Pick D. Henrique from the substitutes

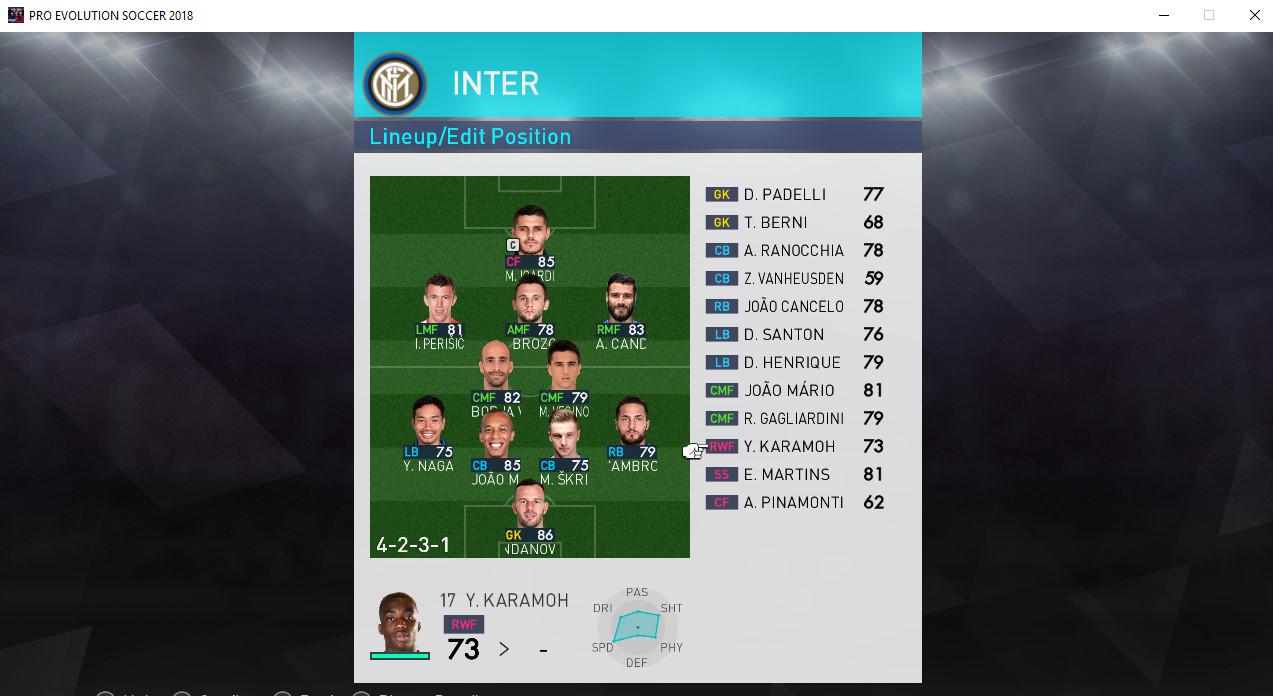794,363
